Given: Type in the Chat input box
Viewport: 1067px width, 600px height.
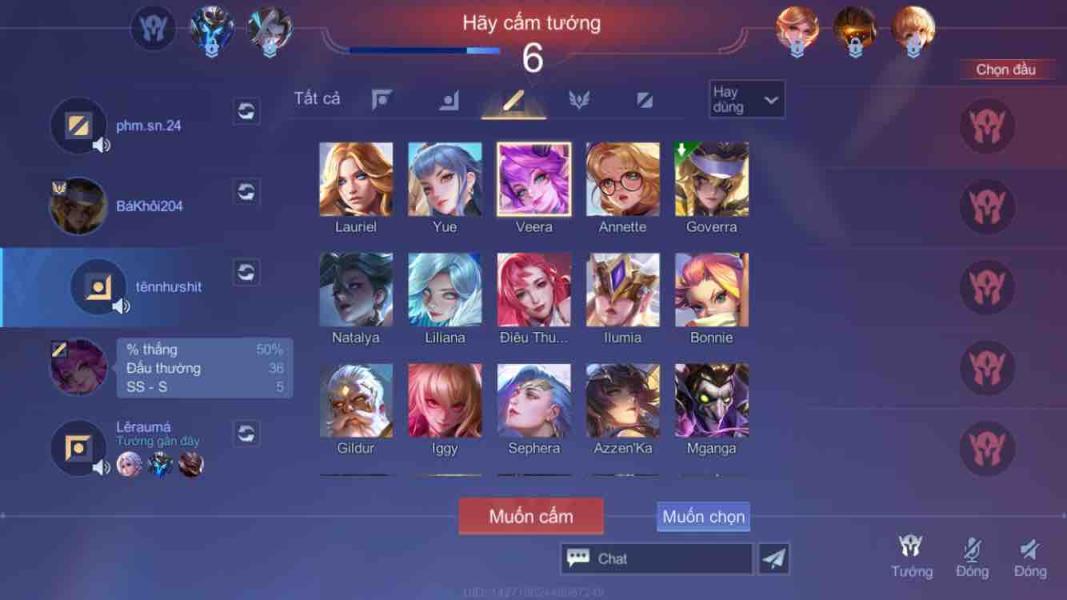Looking at the screenshot, I should (x=668, y=559).
